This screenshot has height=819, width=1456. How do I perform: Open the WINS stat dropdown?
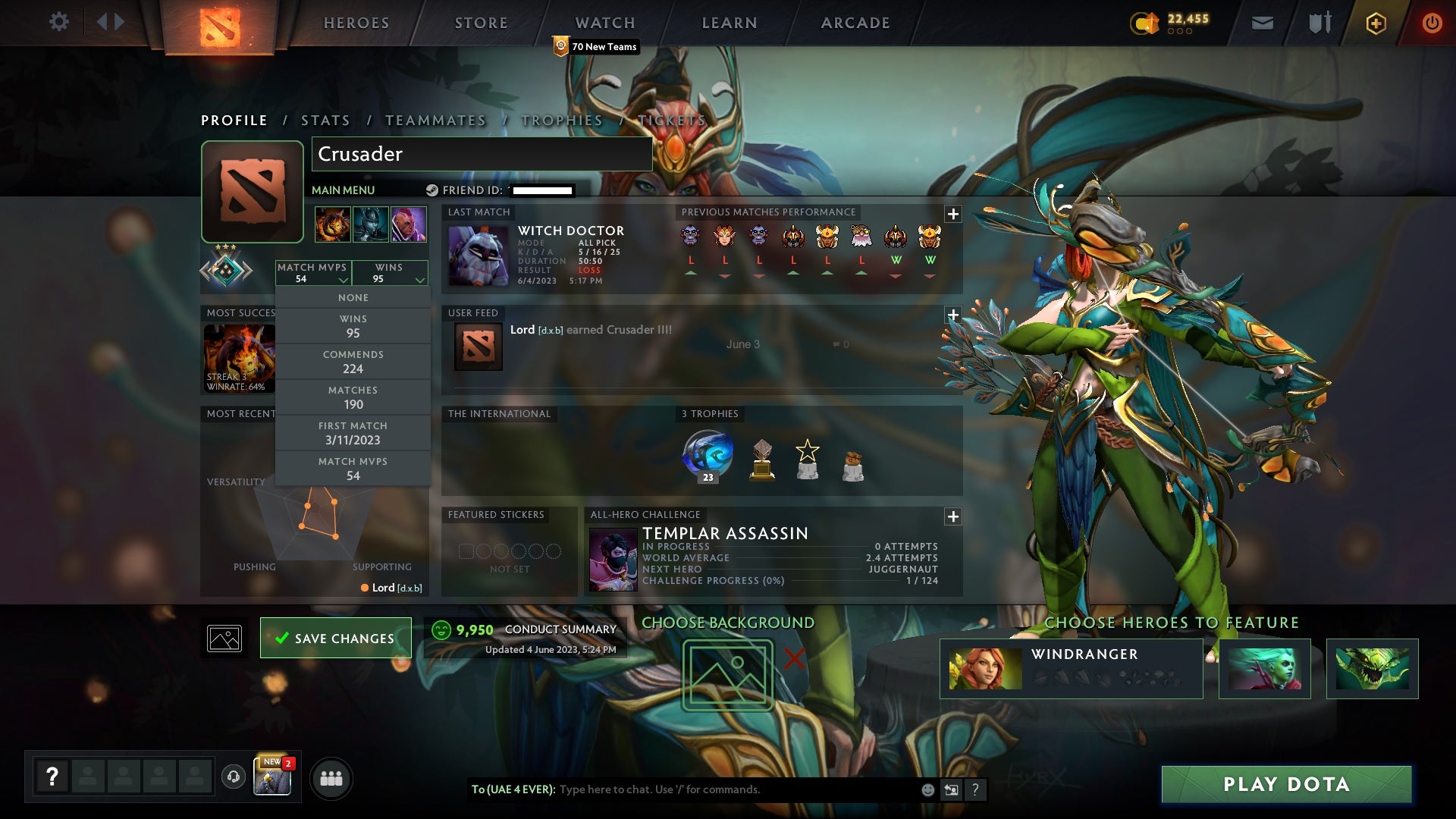tap(389, 273)
